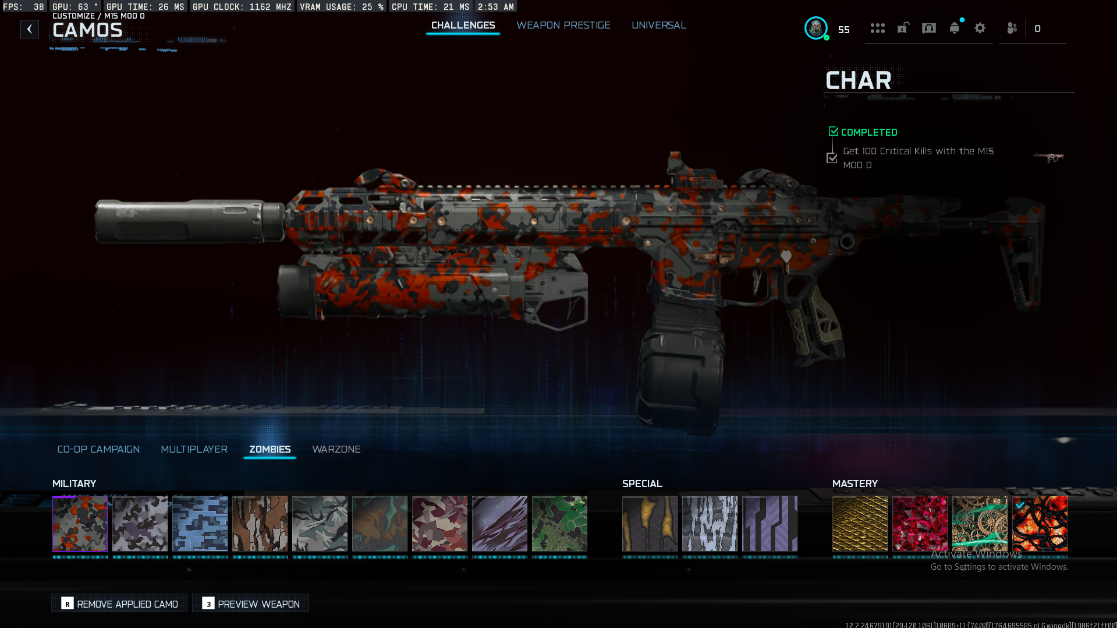The image size is (1117, 628).
Task: Open the Universal camos tab
Action: pyautogui.click(x=658, y=25)
